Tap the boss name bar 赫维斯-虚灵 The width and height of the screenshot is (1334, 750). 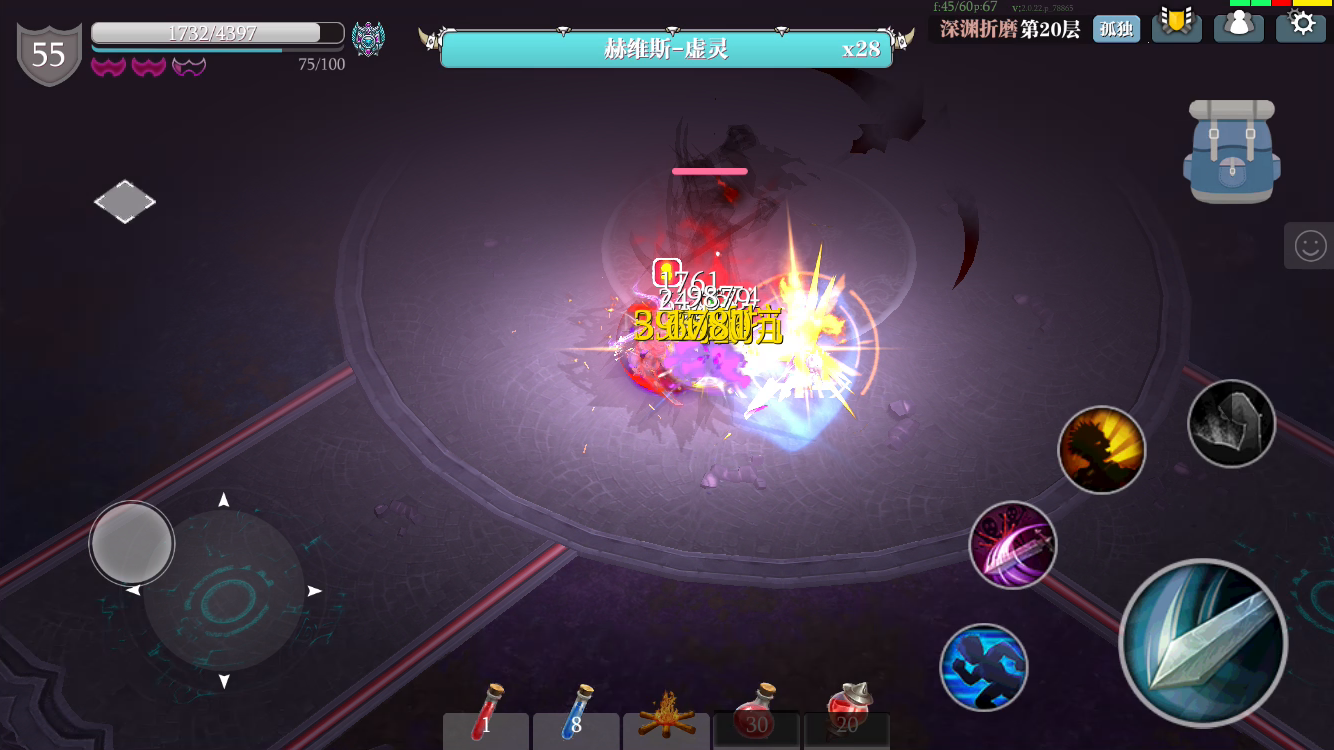tap(666, 48)
